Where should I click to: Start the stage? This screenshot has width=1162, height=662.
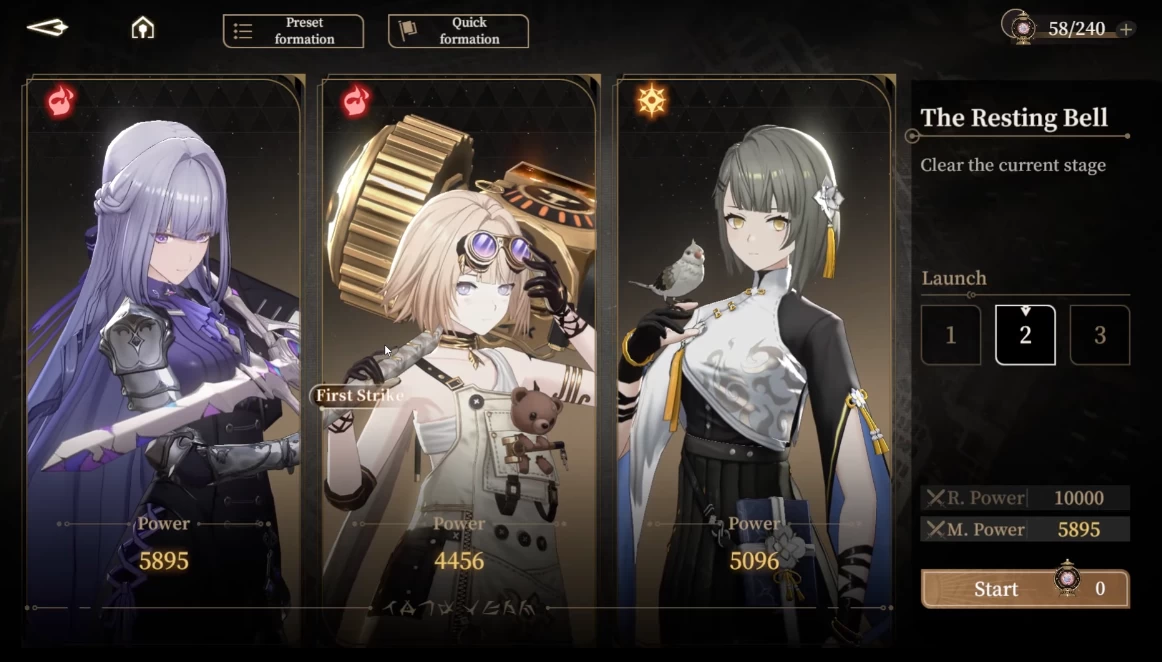(1024, 589)
